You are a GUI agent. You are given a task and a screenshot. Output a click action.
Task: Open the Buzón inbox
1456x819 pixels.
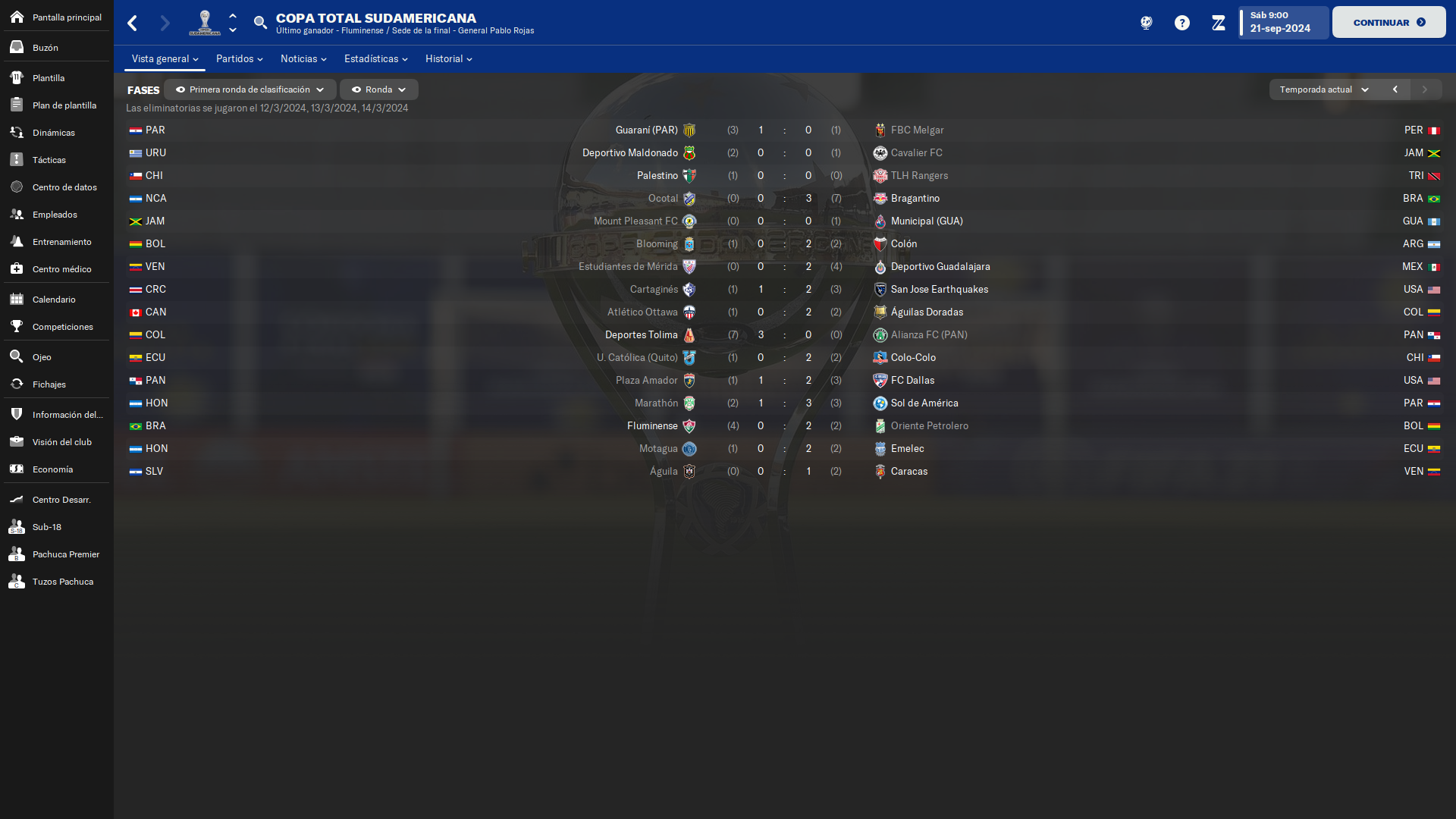coord(45,48)
